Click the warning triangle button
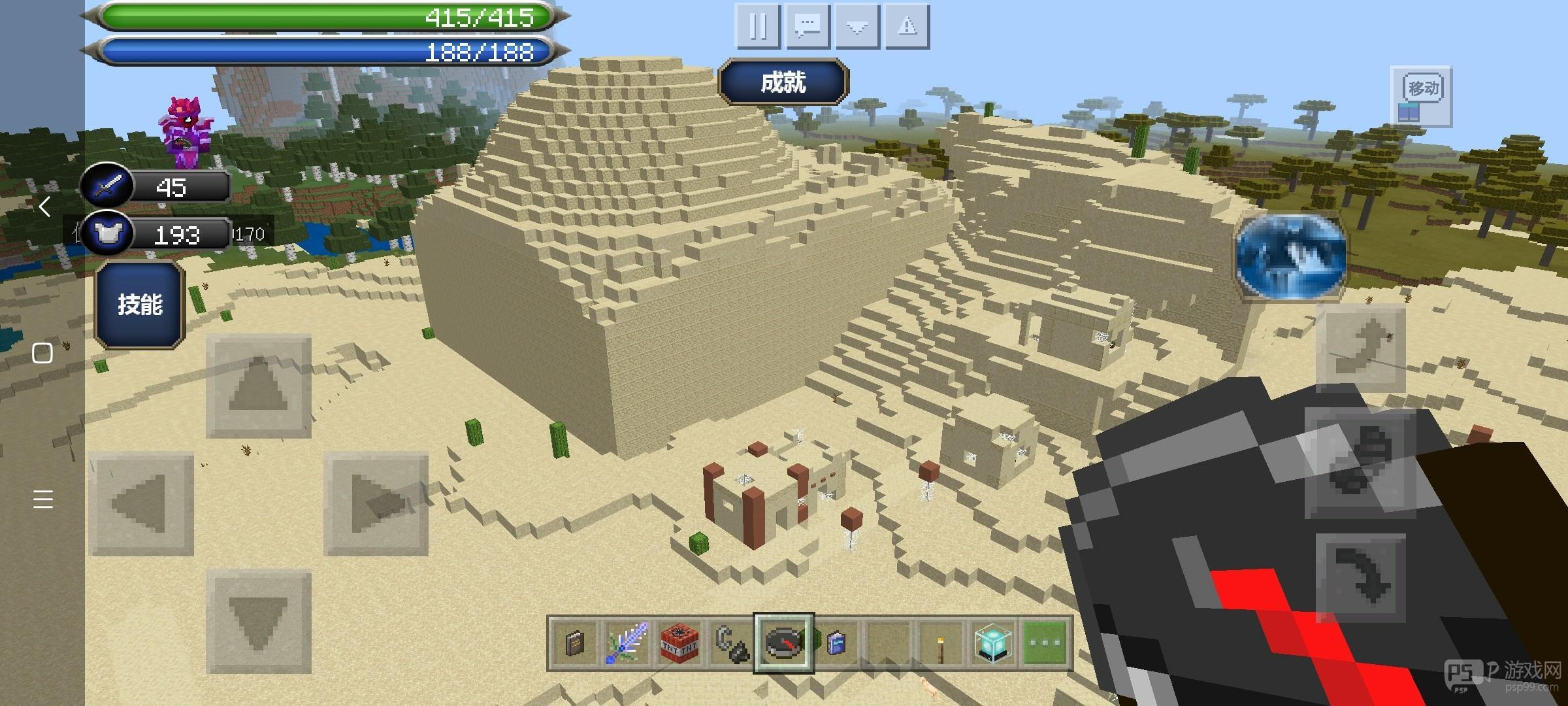Viewport: 1568px width, 706px height. click(x=907, y=27)
